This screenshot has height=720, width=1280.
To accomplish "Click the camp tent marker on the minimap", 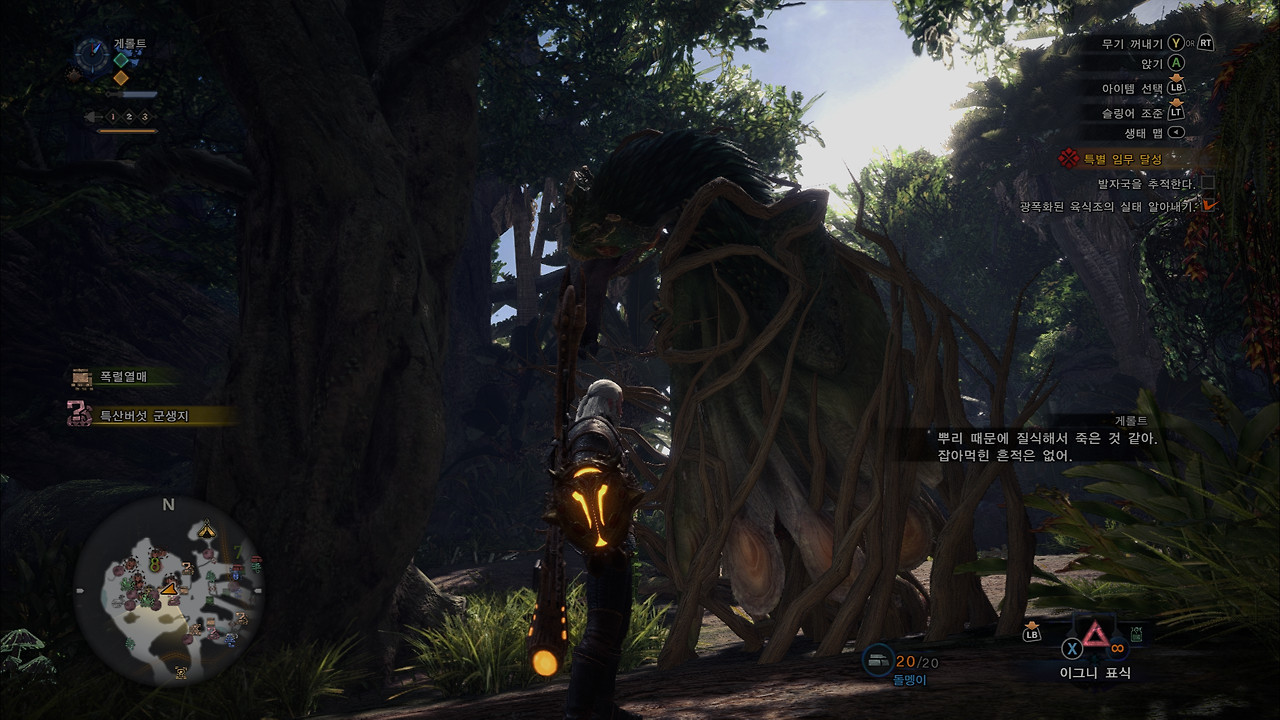I will pos(206,528).
